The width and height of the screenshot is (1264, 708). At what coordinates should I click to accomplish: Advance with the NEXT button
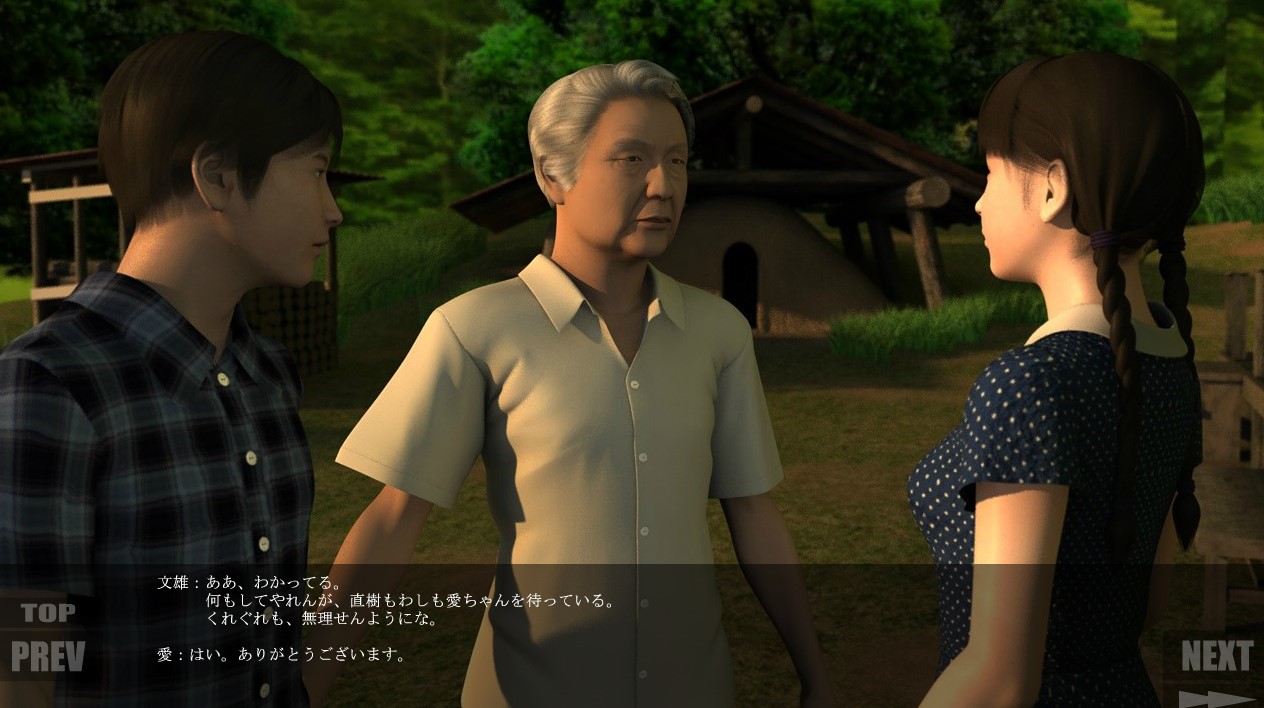pos(1216,656)
